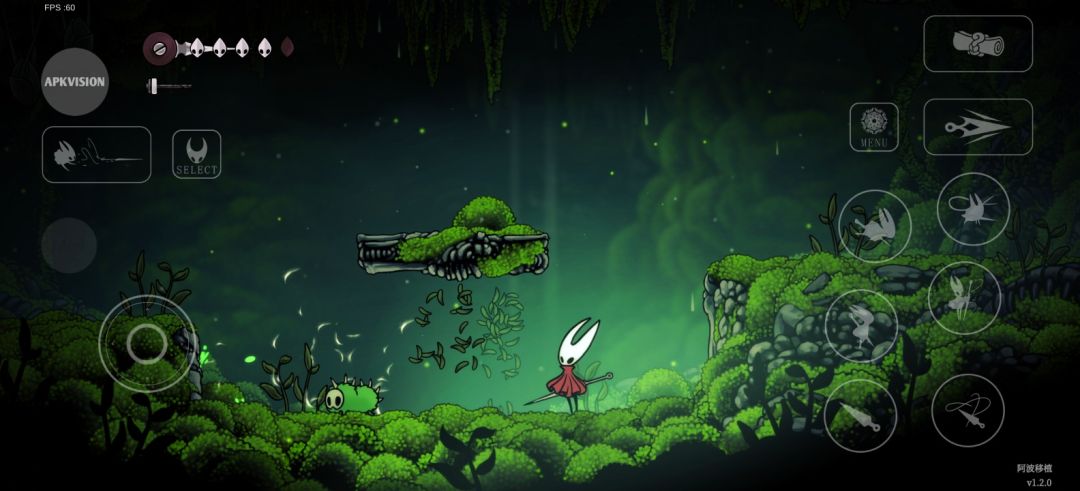Tap the SELECT button
The width and height of the screenshot is (1080, 491).
click(197, 154)
